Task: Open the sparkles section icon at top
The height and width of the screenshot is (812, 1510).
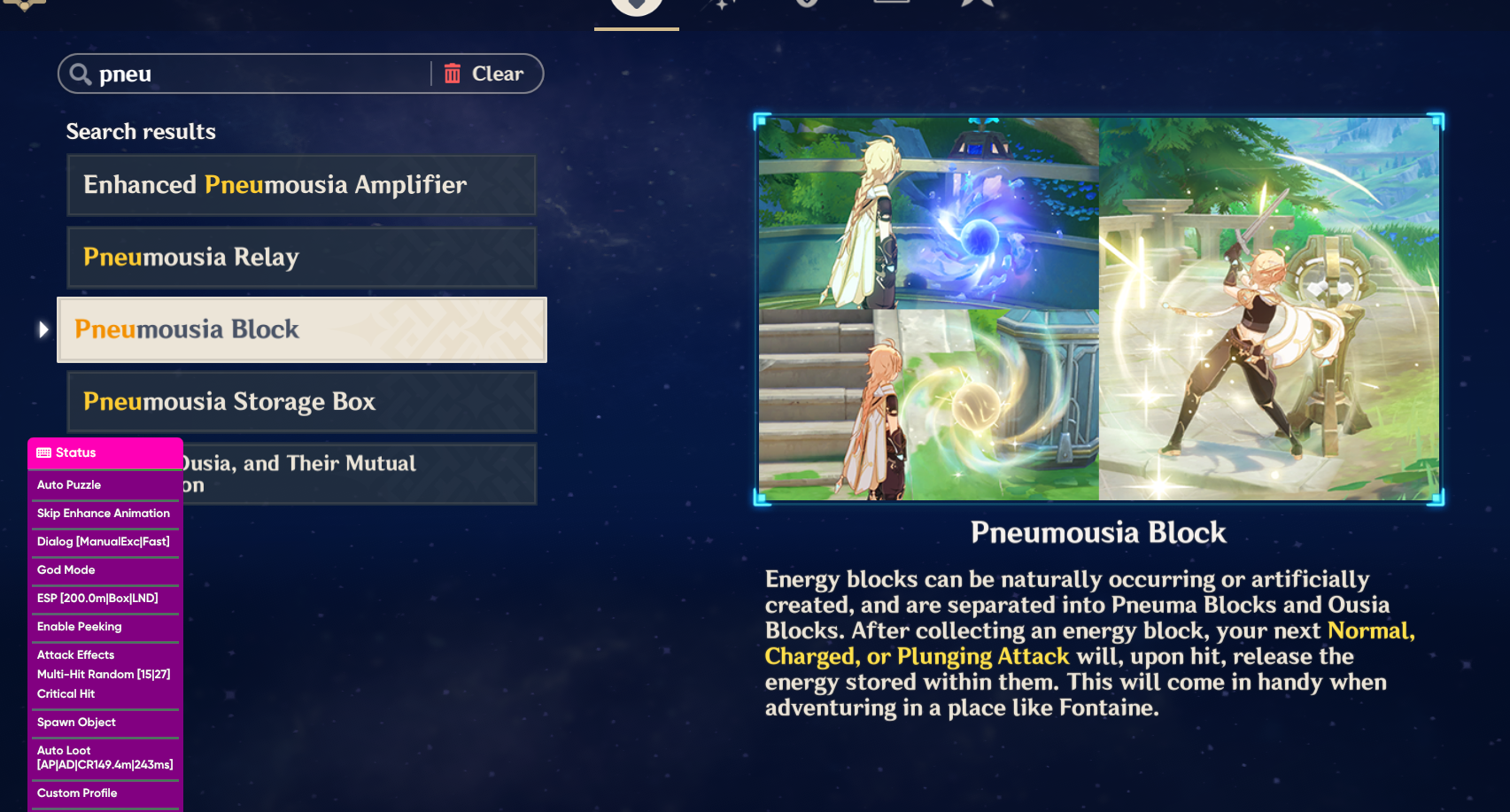Action: 724,4
